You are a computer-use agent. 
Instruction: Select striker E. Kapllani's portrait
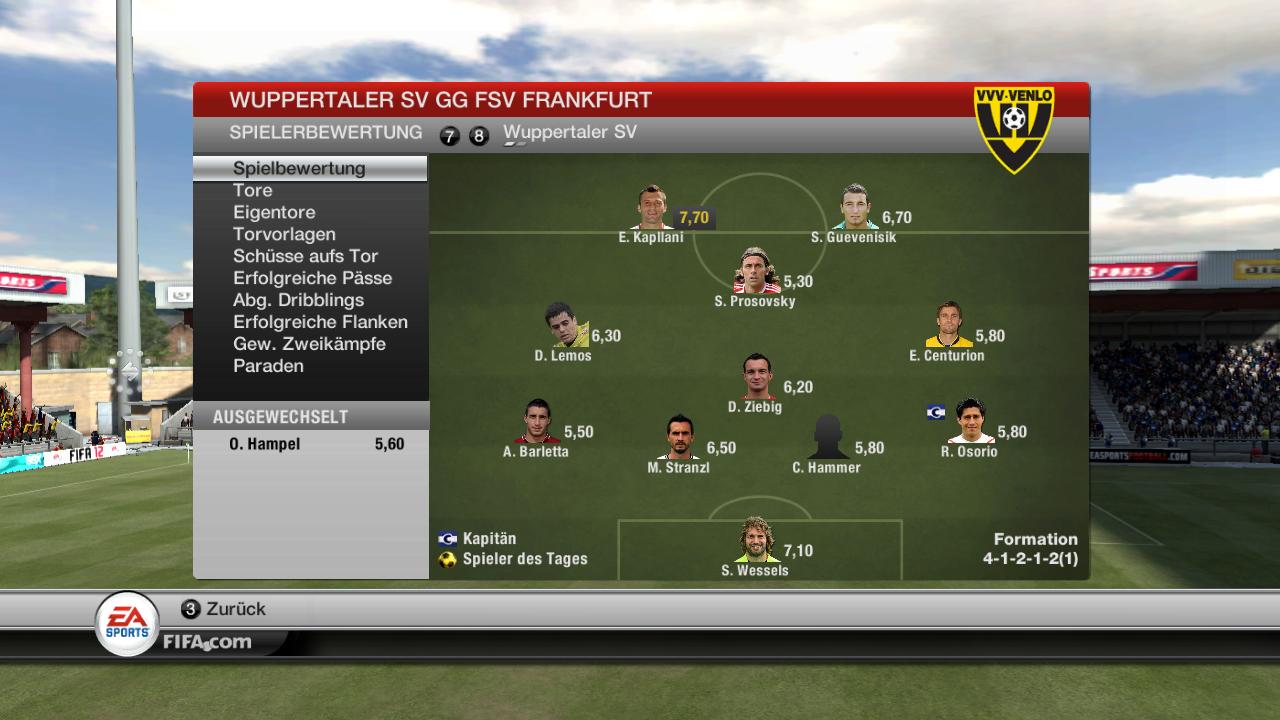pos(653,208)
